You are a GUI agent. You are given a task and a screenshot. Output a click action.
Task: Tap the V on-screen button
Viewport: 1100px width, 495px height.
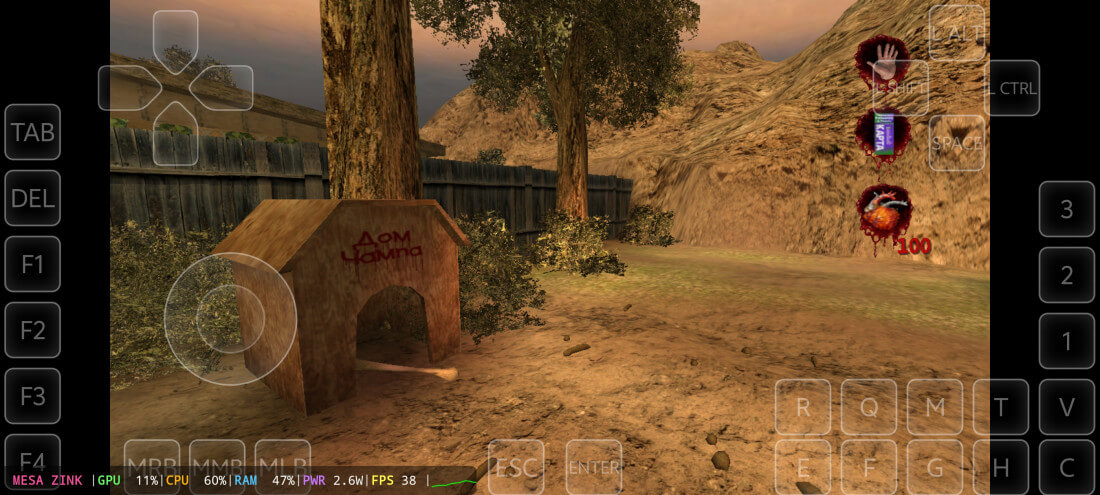(1067, 407)
